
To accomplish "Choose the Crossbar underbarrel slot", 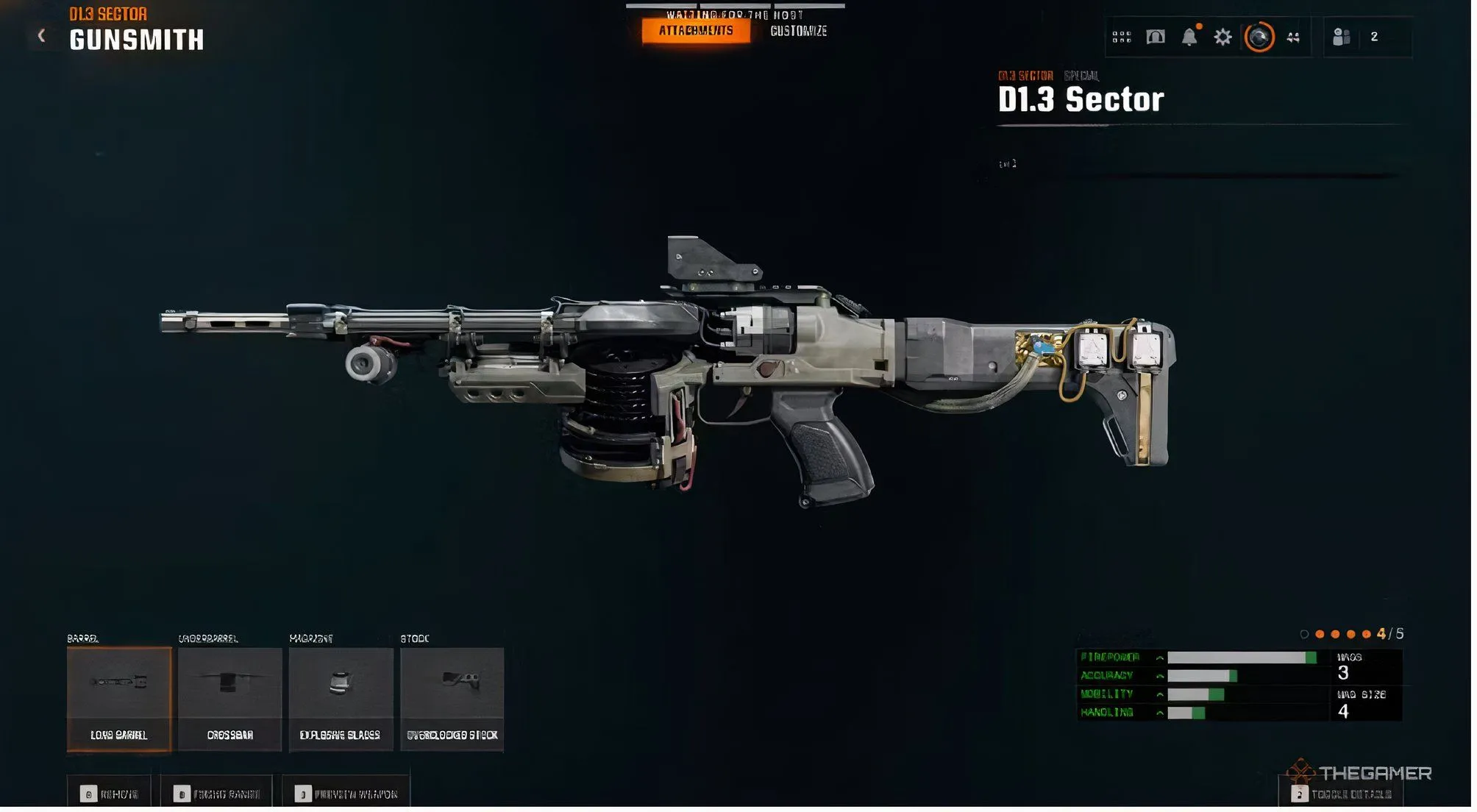I will click(x=230, y=699).
